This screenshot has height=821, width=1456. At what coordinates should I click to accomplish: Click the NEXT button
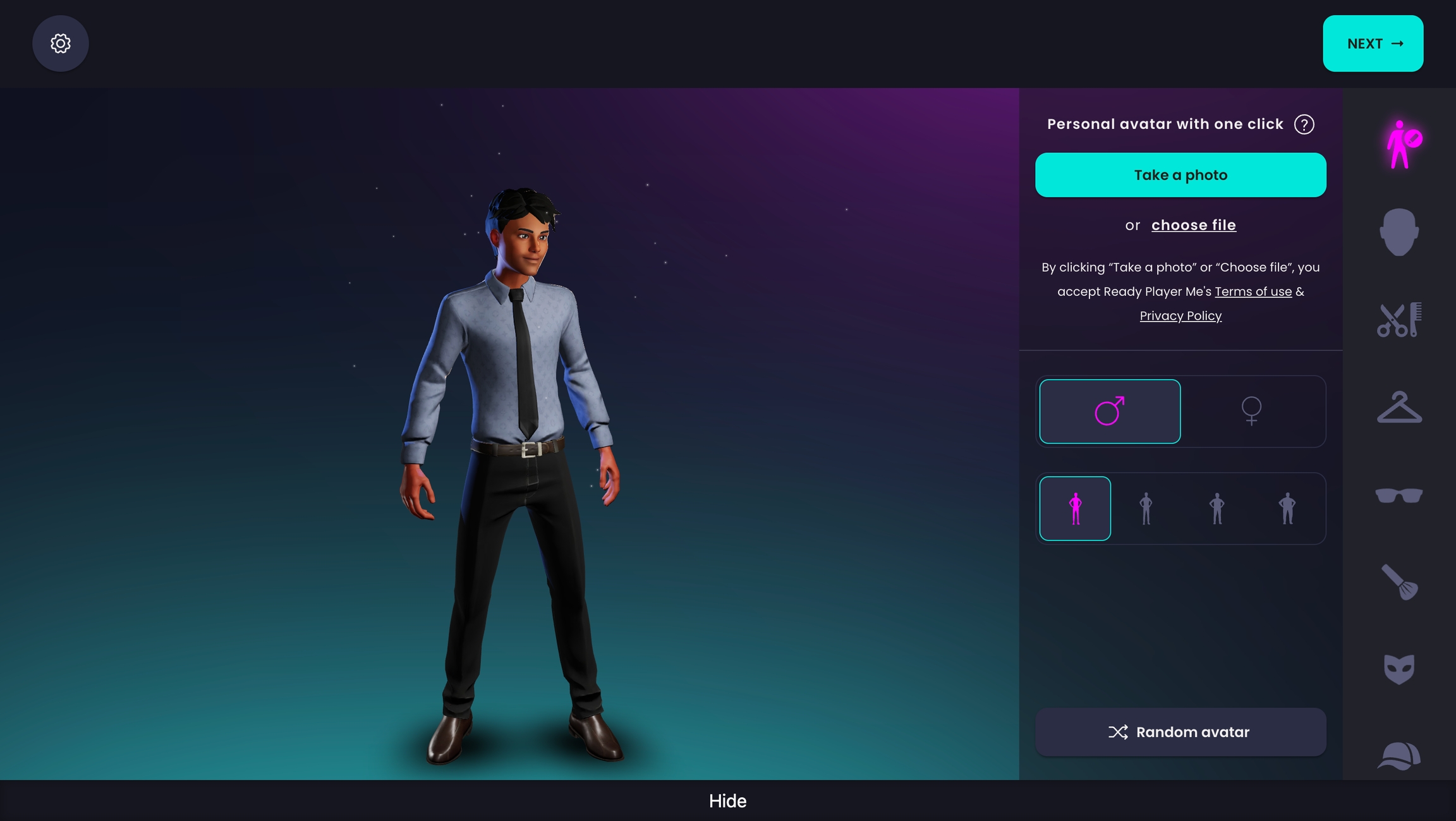1373,44
